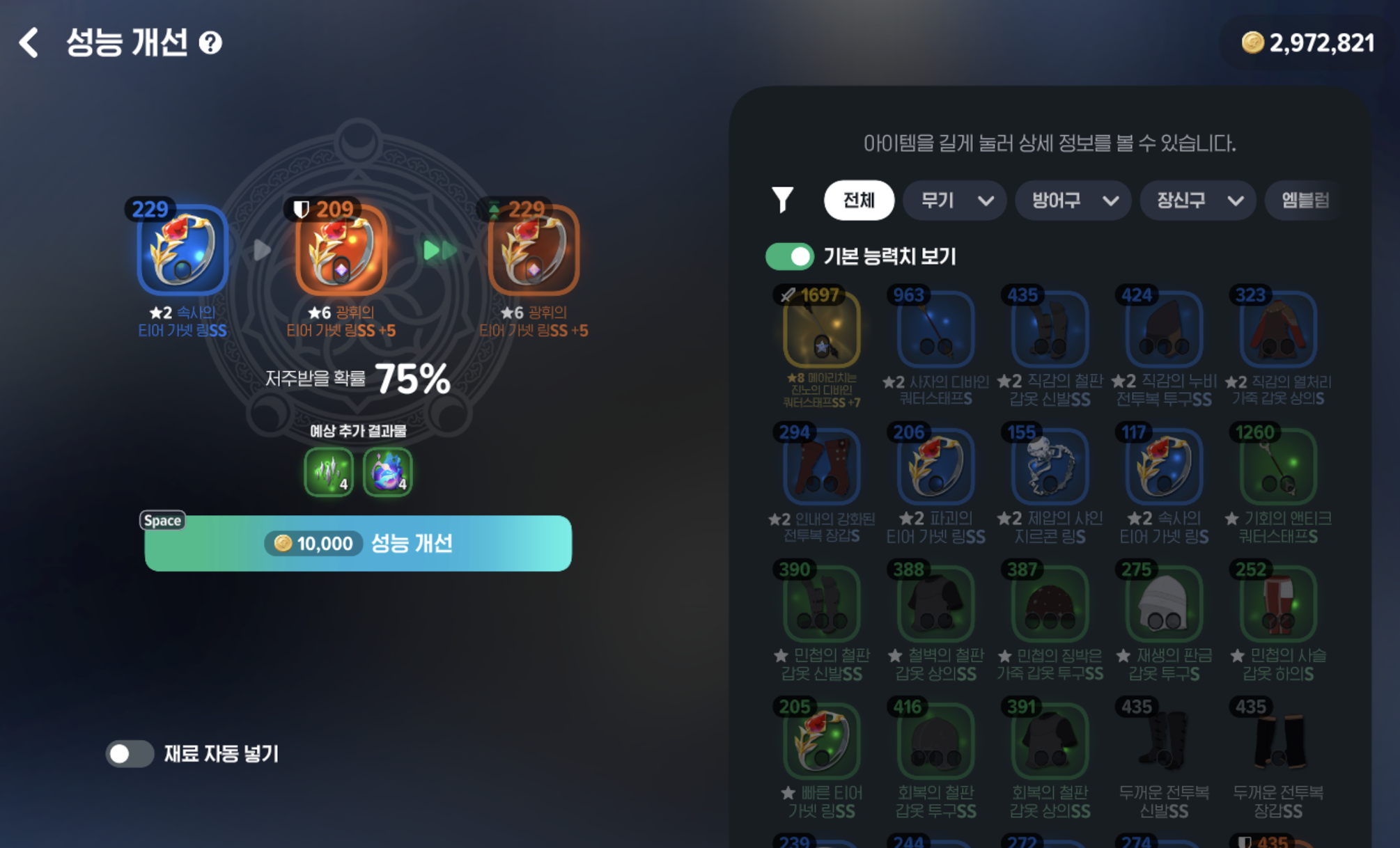Image resolution: width=1400 pixels, height=848 pixels.
Task: Select the 엠블럼 tab
Action: pos(1302,201)
